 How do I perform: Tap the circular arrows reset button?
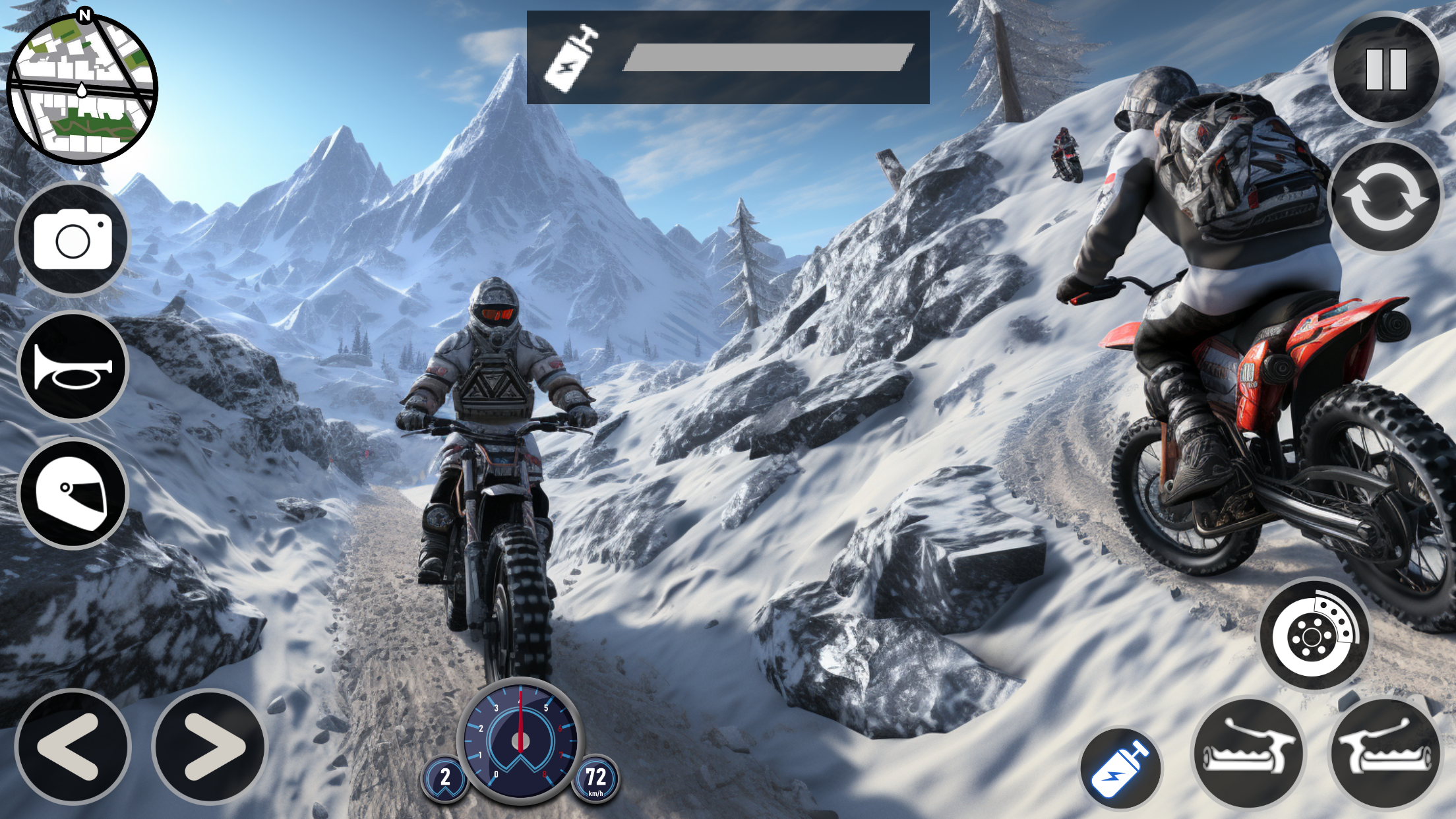(1385, 197)
